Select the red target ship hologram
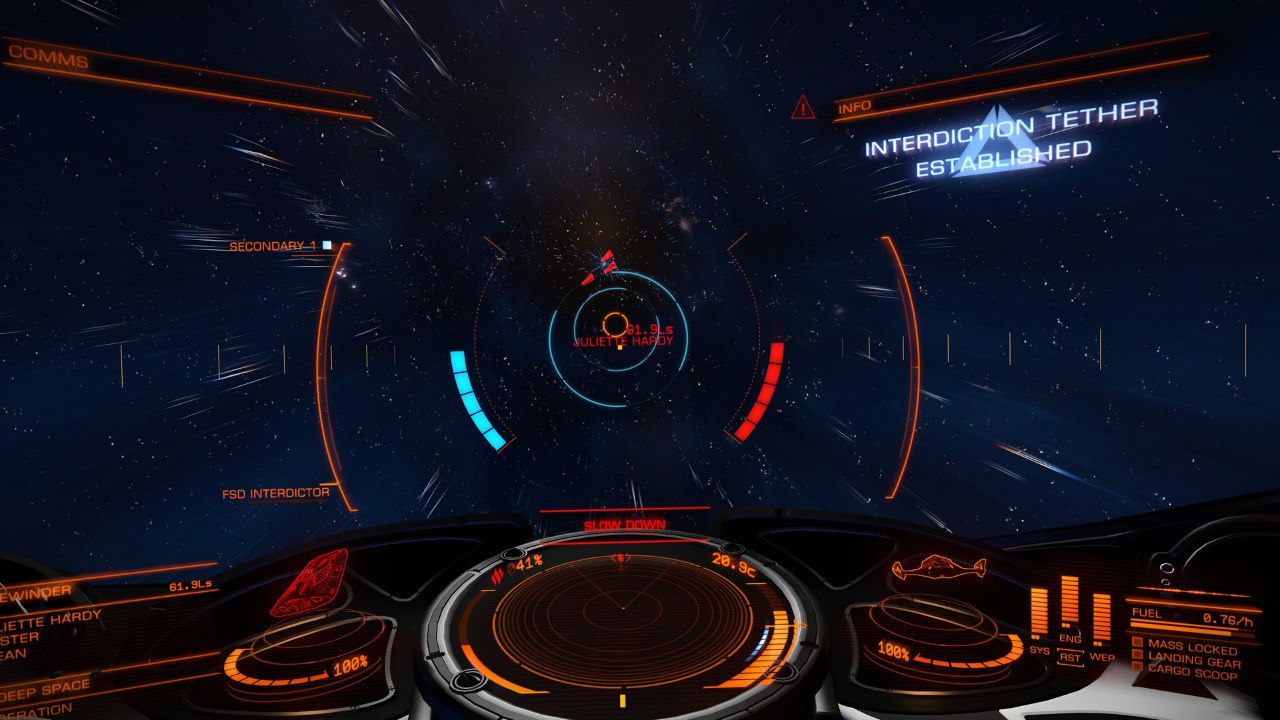 click(x=310, y=581)
